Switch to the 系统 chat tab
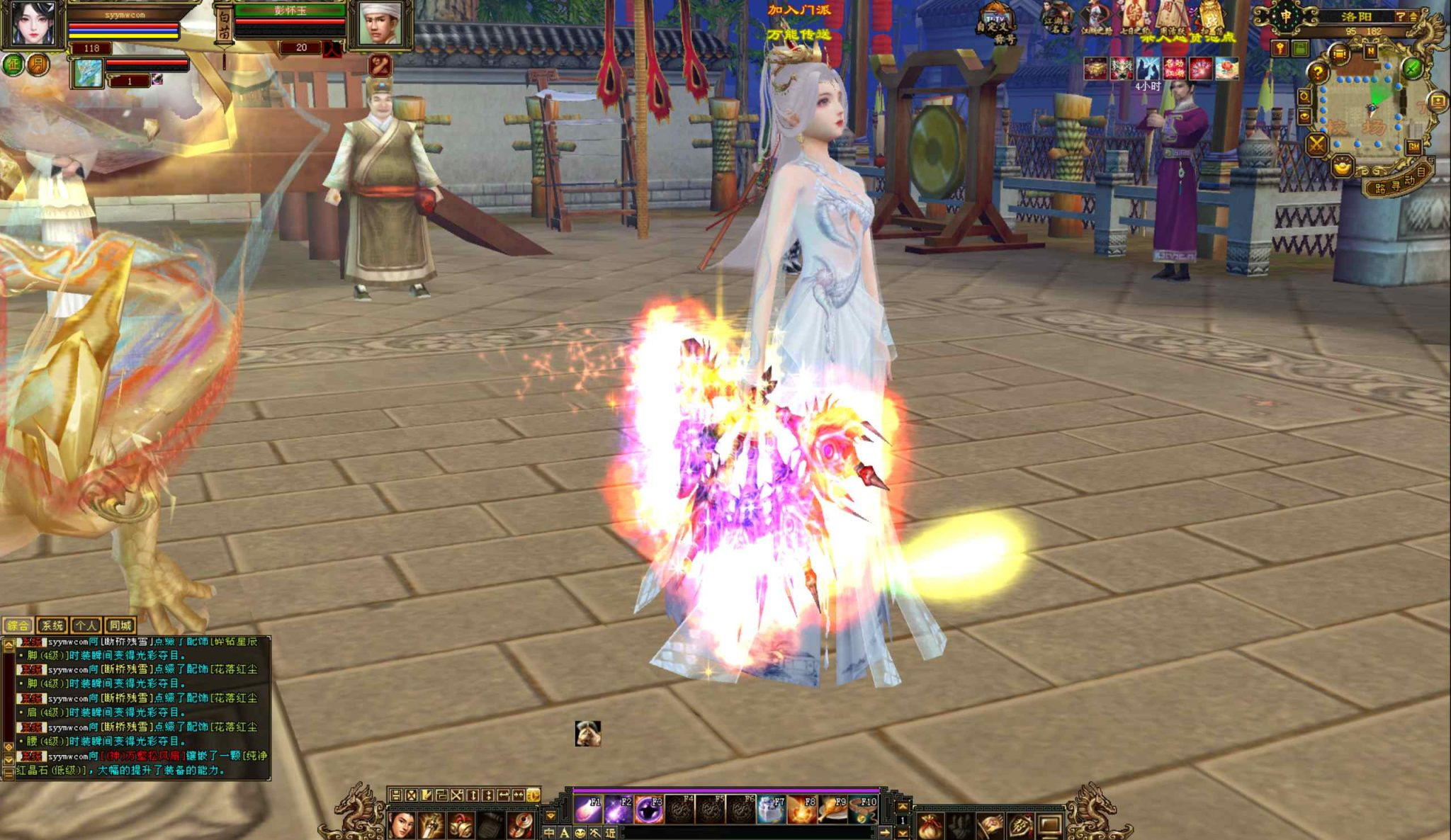Image resolution: width=1451 pixels, height=840 pixels. pos(52,625)
